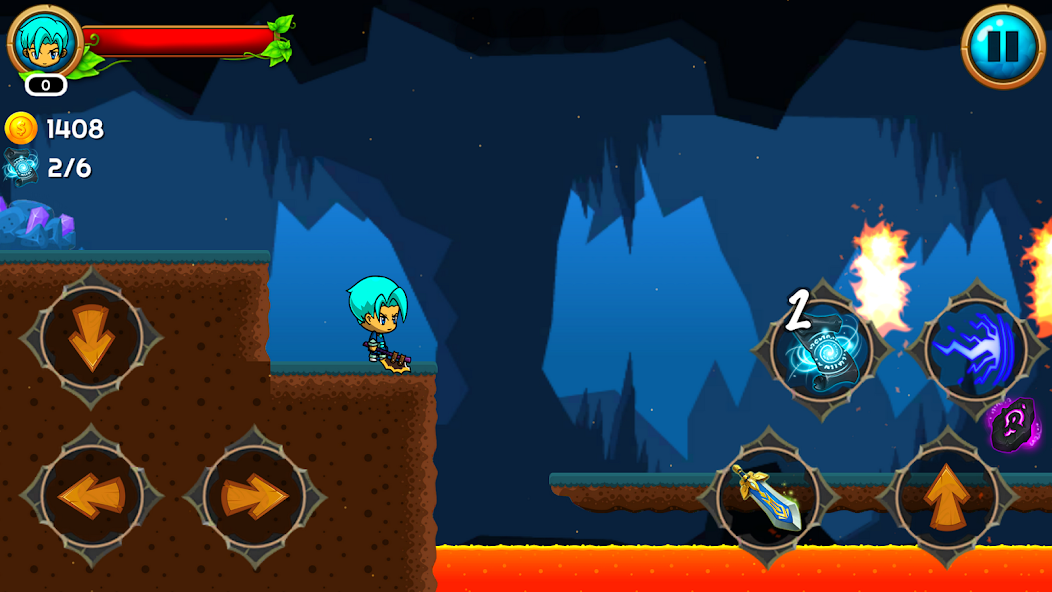1052x592 pixels.
Task: Attack with the sword button
Action: pos(768,496)
